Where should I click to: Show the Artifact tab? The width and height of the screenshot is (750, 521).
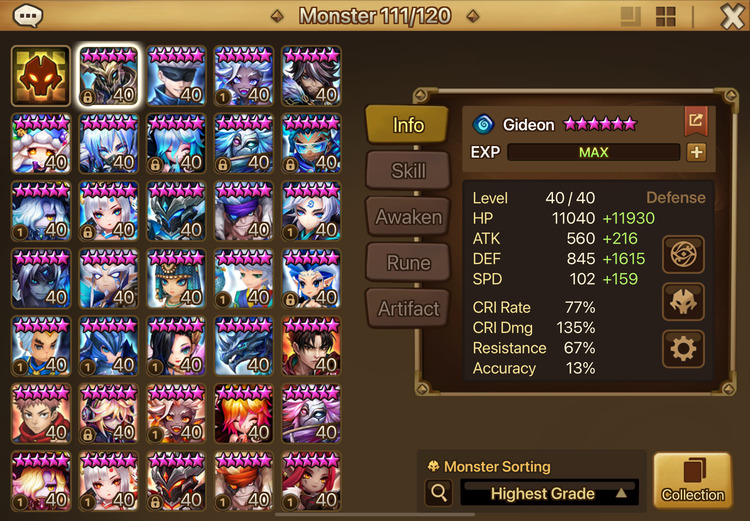[x=408, y=309]
